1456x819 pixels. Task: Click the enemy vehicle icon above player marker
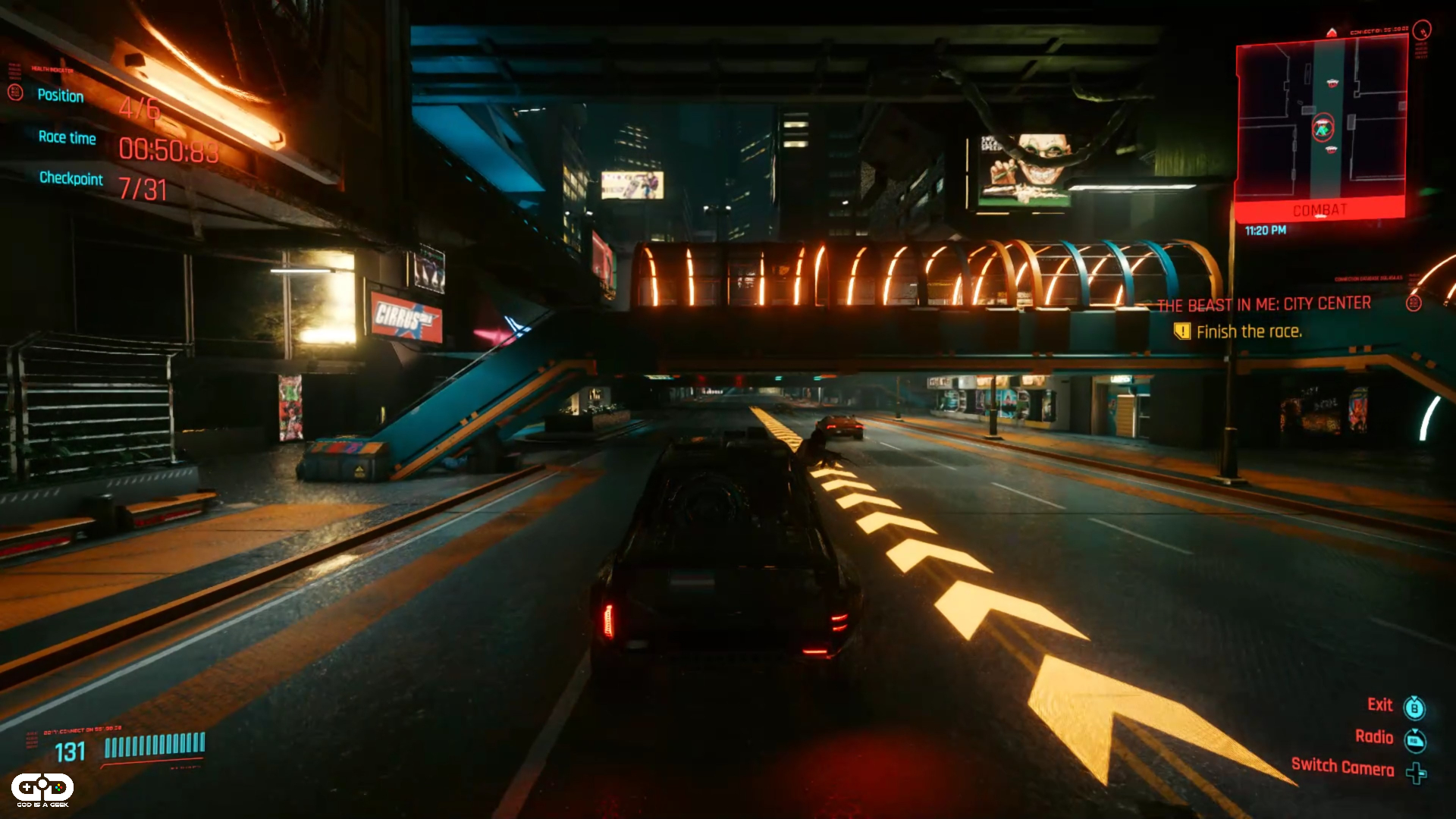click(x=1332, y=83)
